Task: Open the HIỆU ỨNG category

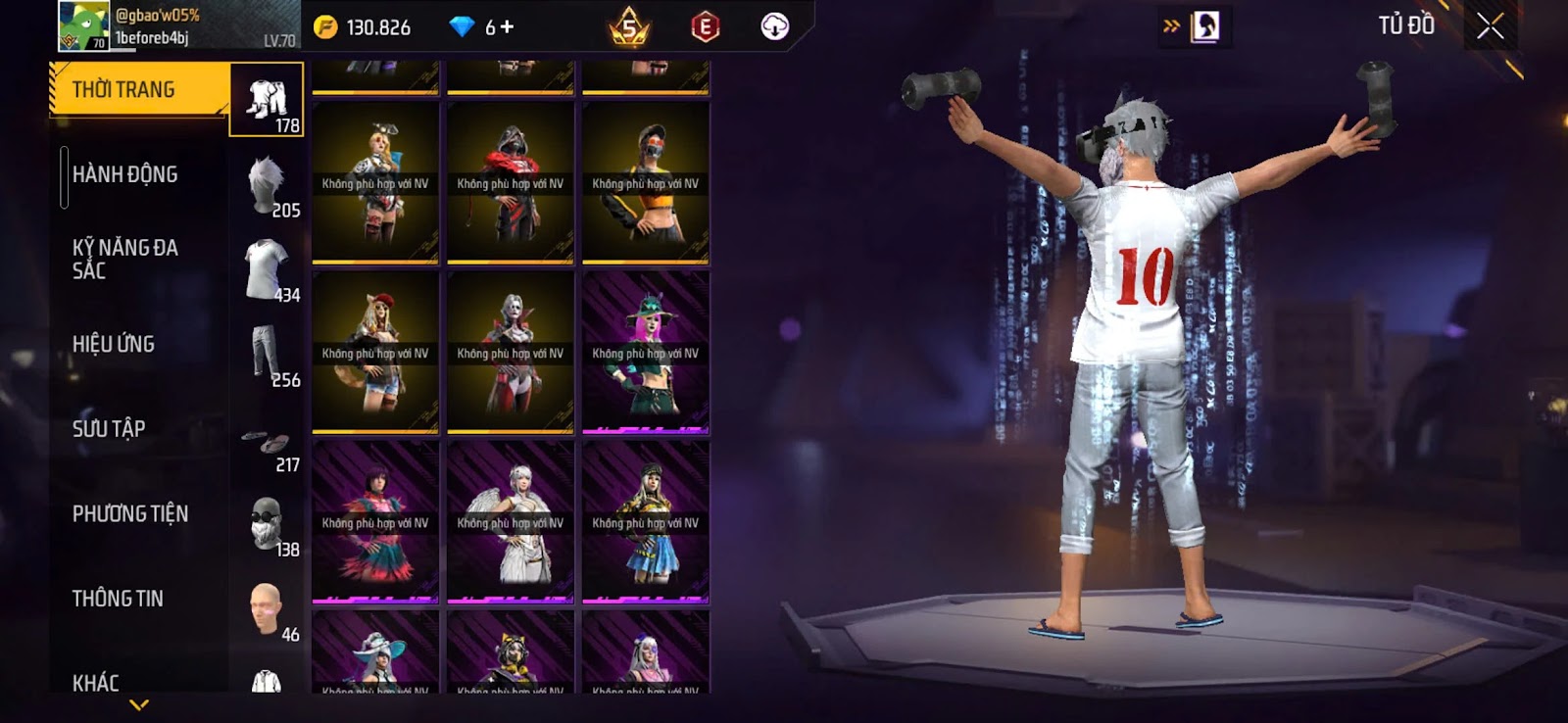Action: pos(114,344)
